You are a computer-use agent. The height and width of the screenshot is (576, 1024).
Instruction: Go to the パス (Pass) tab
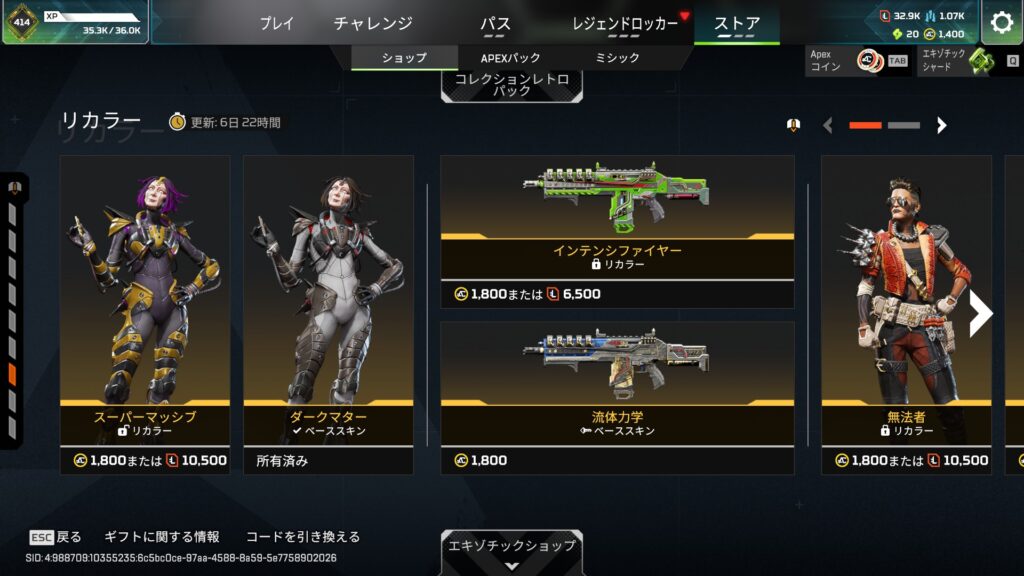pyautogui.click(x=495, y=23)
